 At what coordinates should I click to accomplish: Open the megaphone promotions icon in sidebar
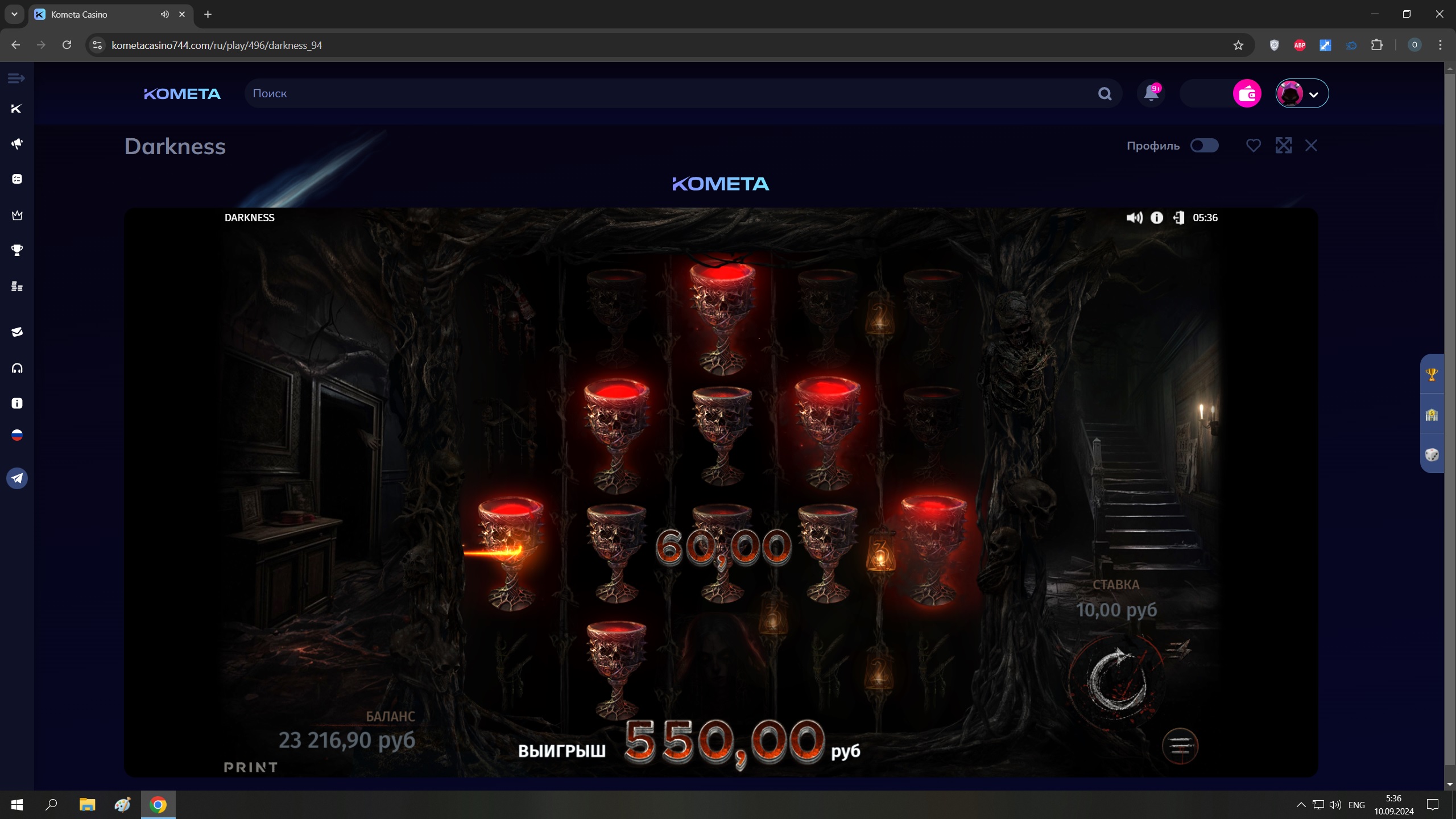17,143
